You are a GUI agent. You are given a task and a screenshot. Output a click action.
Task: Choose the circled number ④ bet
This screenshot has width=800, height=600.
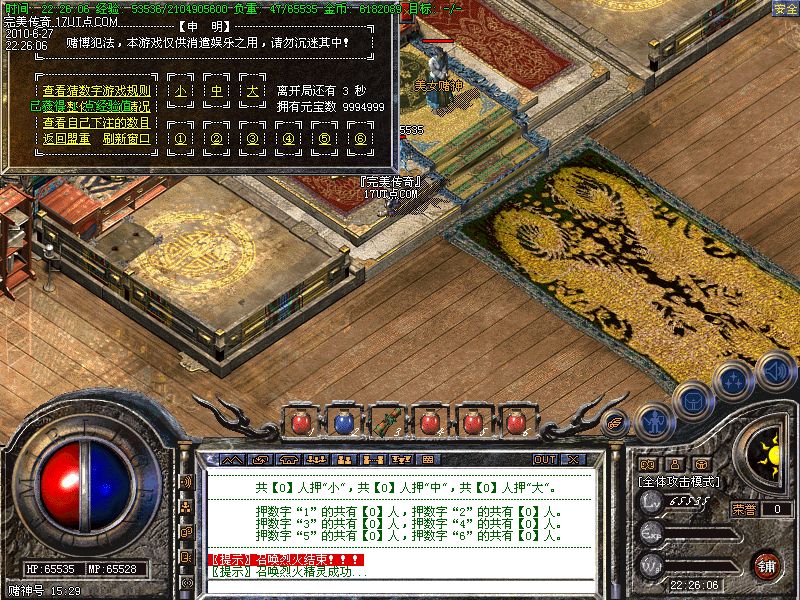289,138
